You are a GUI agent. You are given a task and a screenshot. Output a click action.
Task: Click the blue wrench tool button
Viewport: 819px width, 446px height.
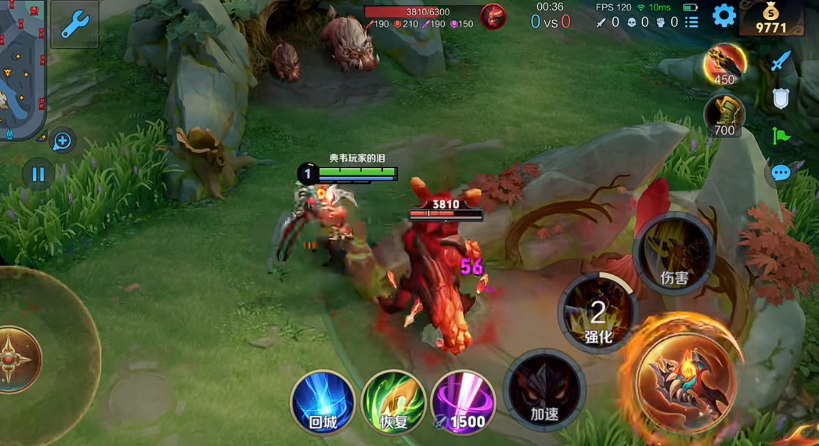tap(74, 23)
